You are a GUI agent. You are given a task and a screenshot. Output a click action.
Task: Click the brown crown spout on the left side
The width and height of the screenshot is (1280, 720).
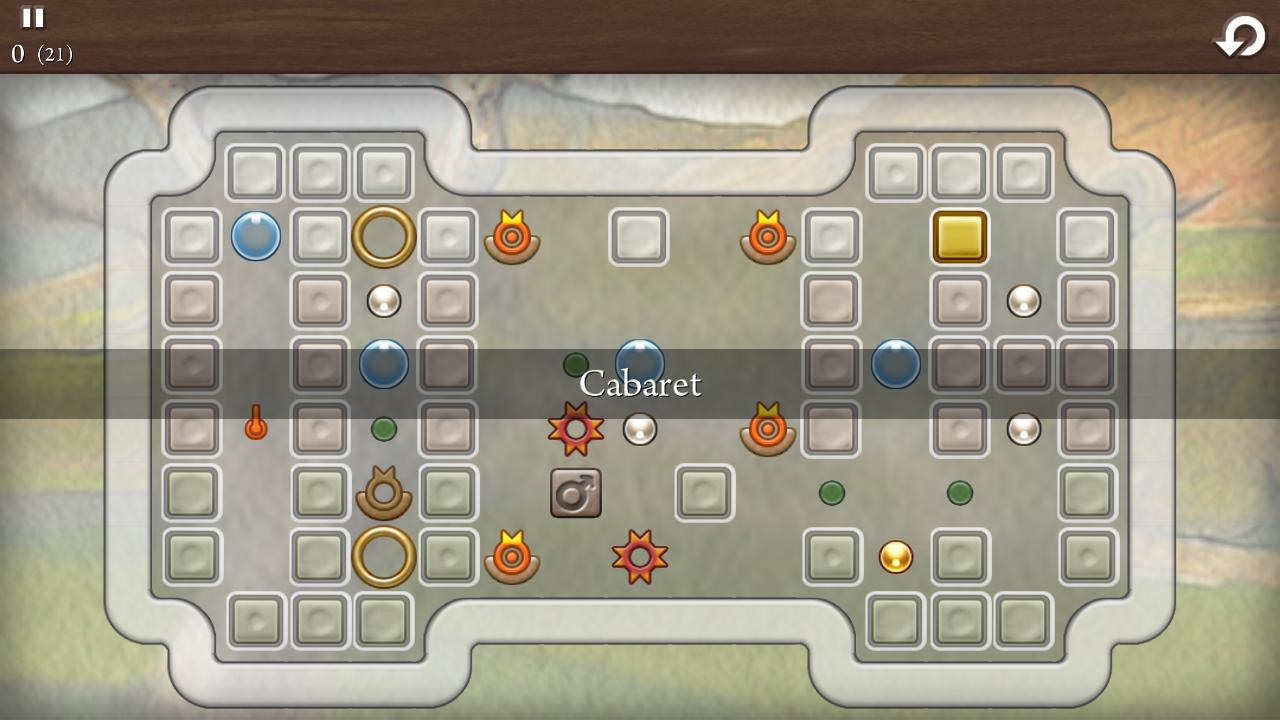tap(383, 493)
